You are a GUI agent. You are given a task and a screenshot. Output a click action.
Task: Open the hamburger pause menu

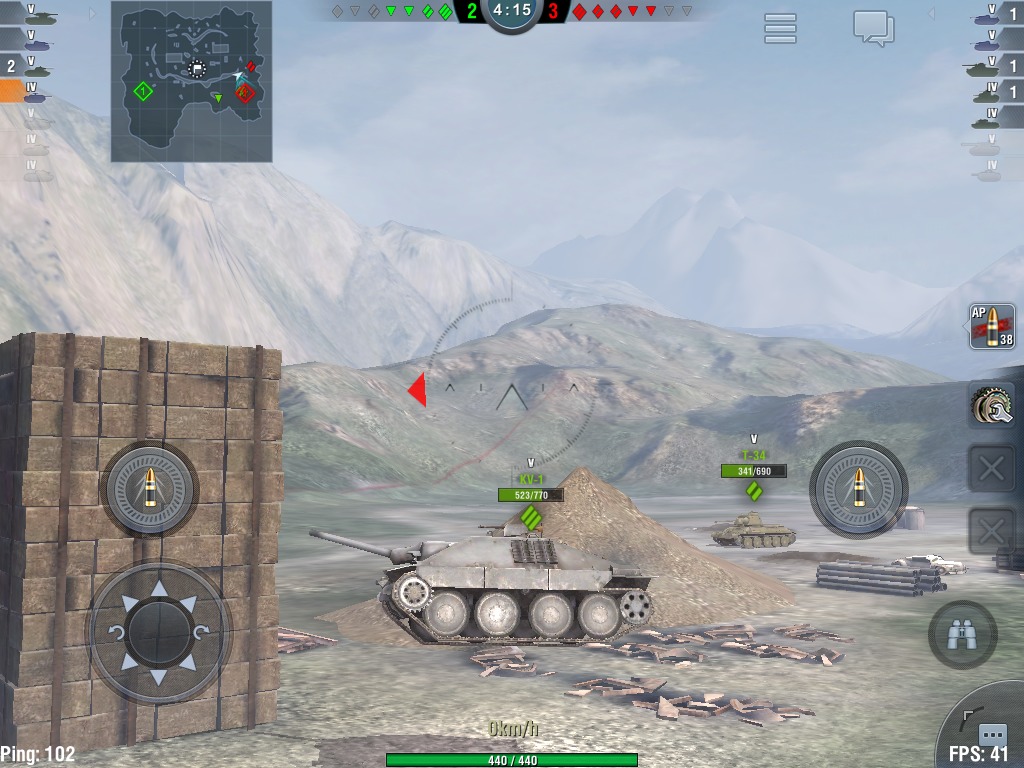tap(780, 28)
